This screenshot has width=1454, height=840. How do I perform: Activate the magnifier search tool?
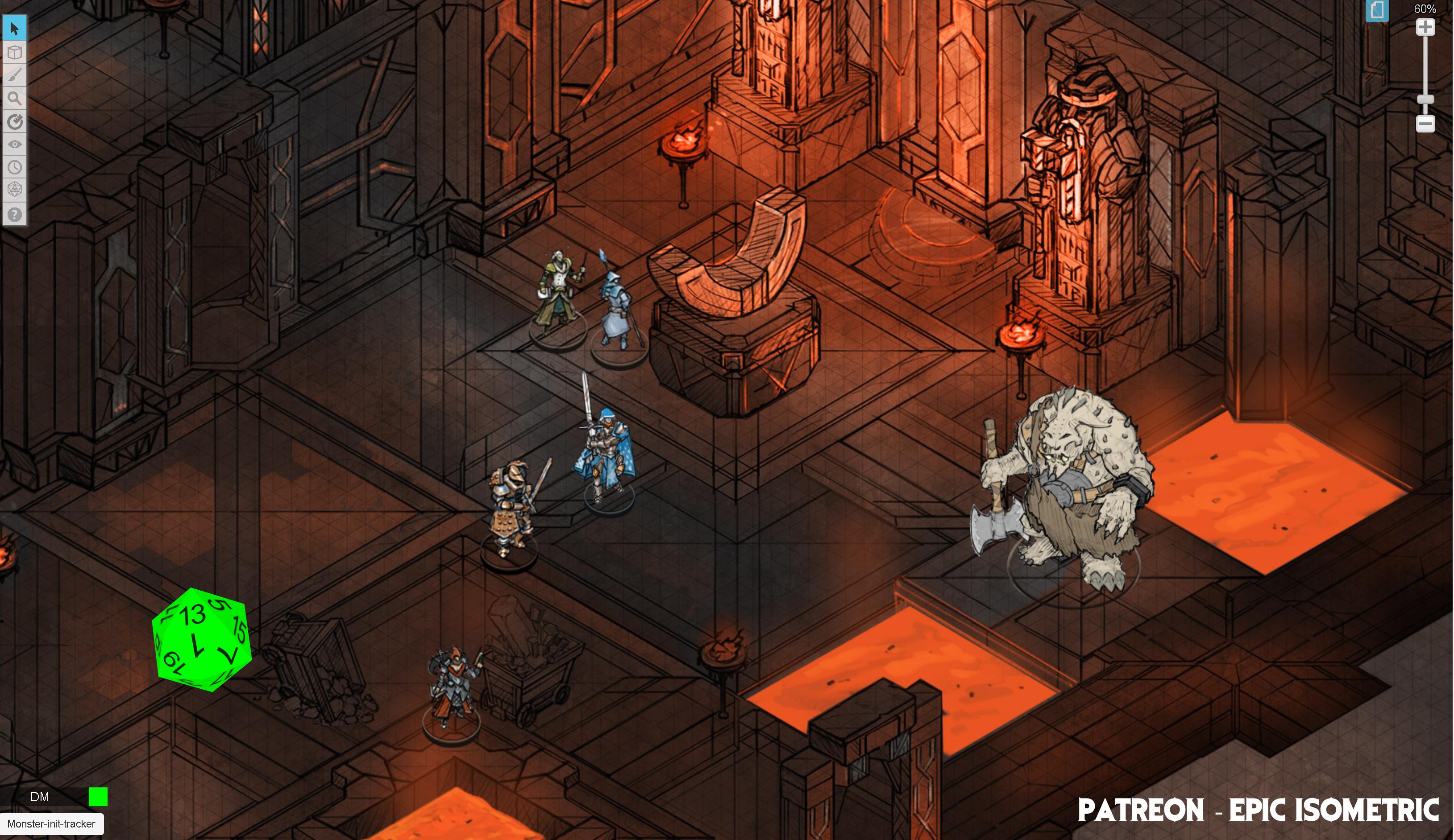16,99
